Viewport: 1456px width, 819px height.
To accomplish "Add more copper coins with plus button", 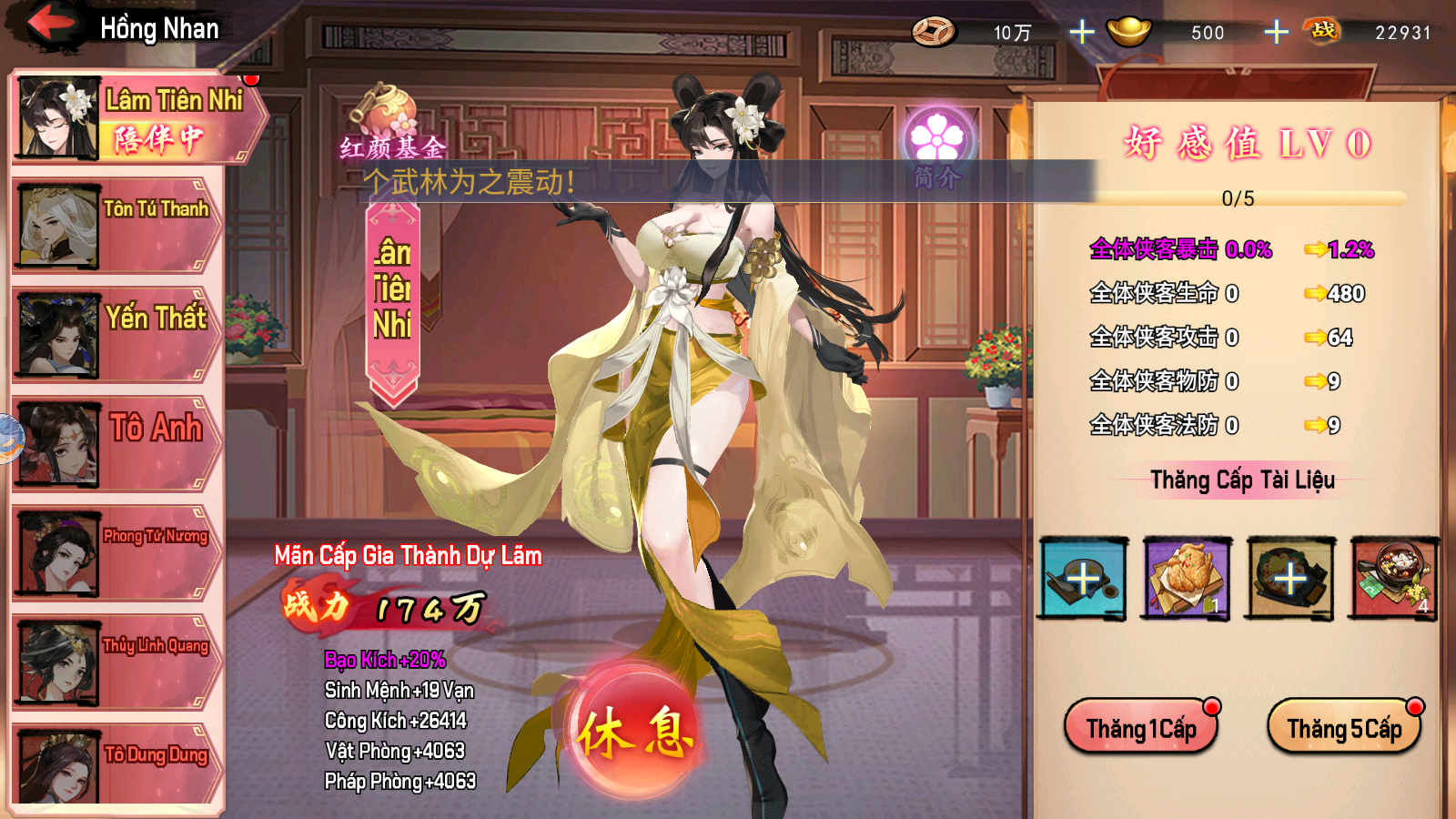I will (1081, 33).
